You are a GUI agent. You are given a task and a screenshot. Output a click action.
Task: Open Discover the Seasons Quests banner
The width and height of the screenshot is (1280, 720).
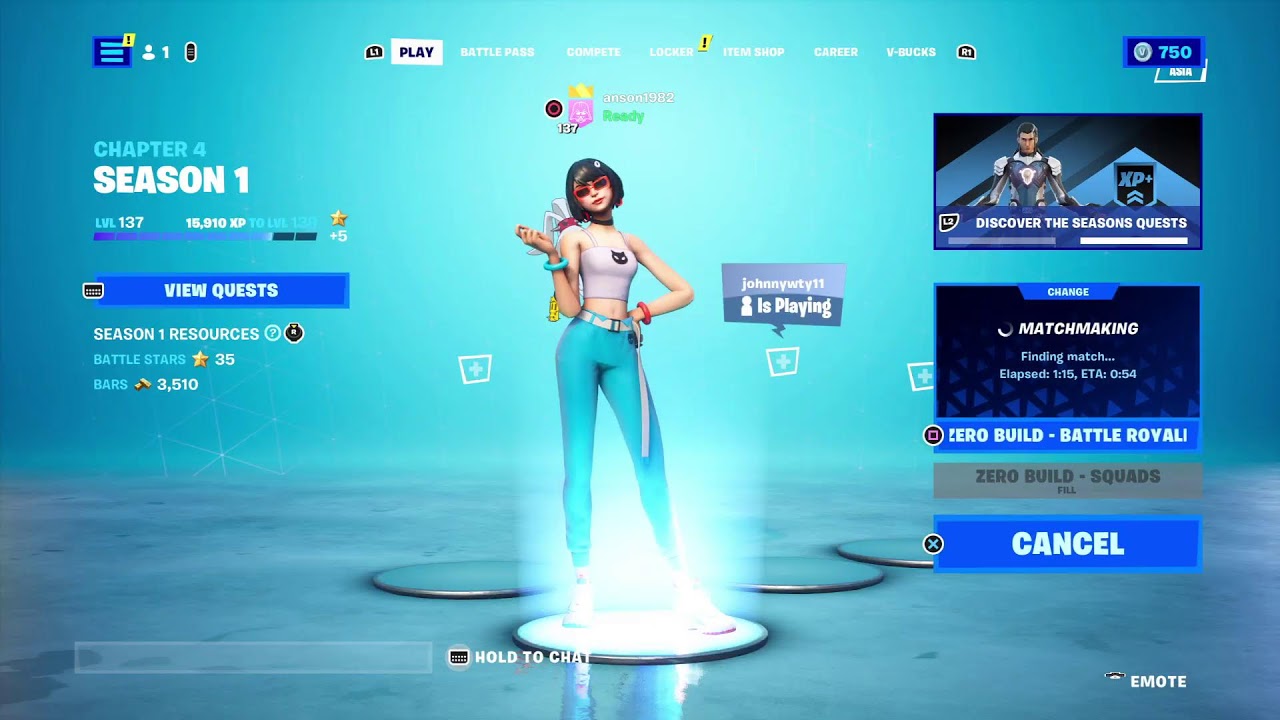point(1067,181)
